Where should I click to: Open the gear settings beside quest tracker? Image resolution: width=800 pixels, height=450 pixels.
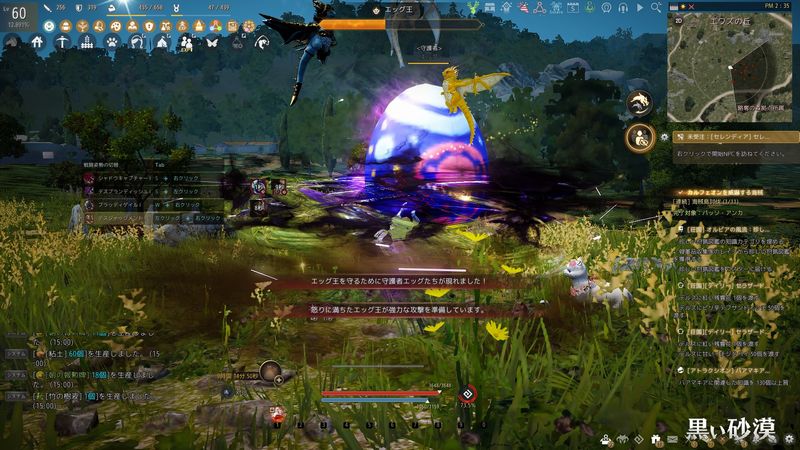[665, 136]
